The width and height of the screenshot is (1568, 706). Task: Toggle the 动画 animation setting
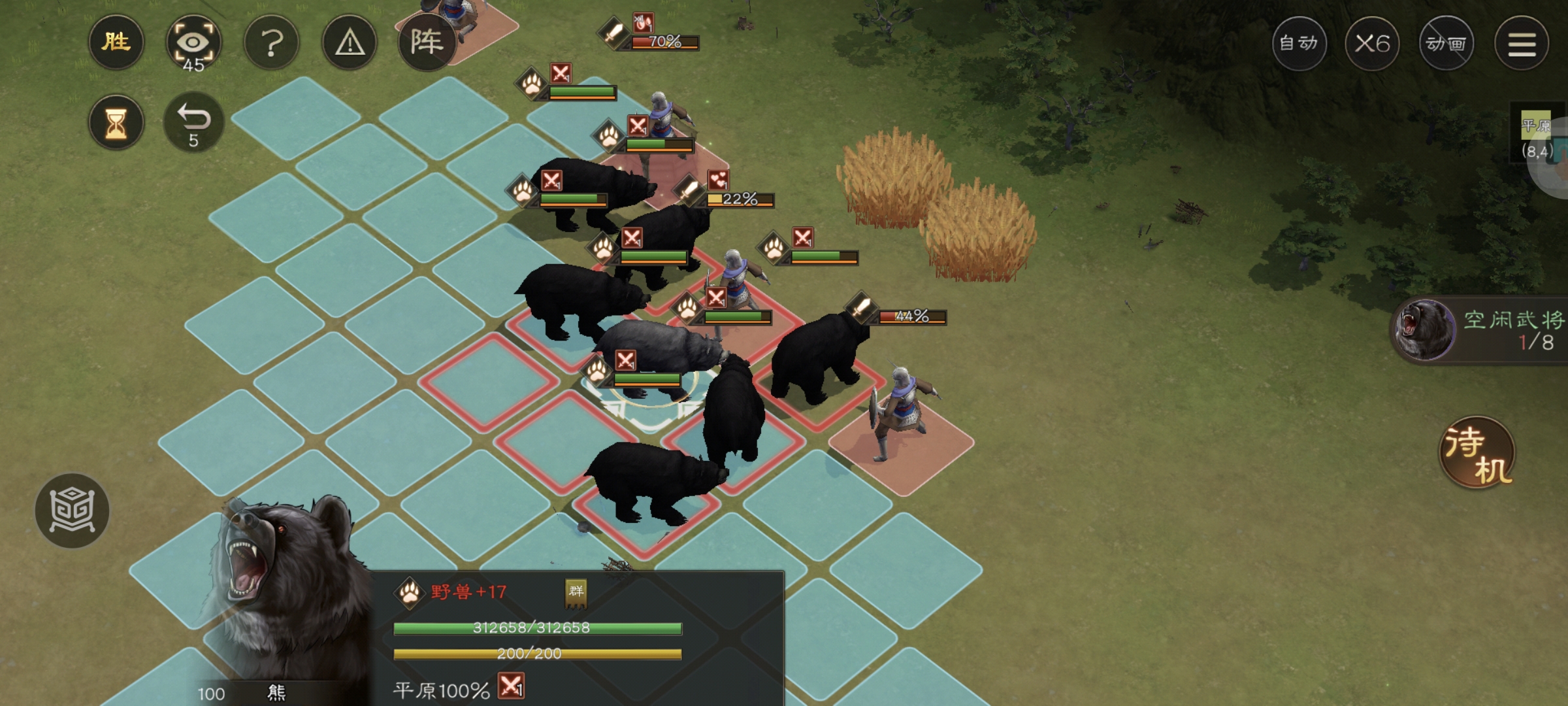(1446, 44)
